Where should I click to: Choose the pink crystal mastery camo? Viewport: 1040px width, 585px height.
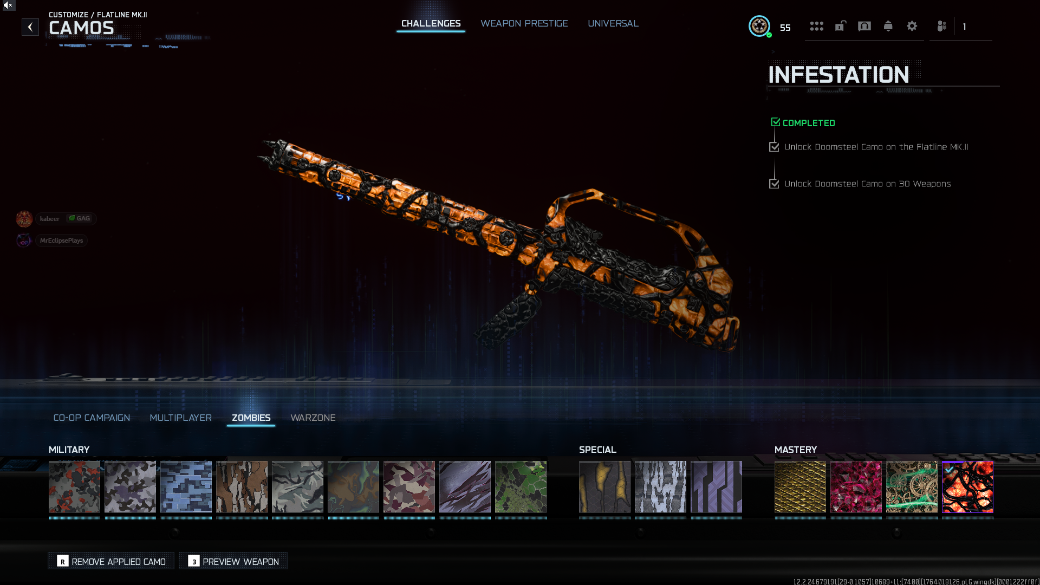856,487
